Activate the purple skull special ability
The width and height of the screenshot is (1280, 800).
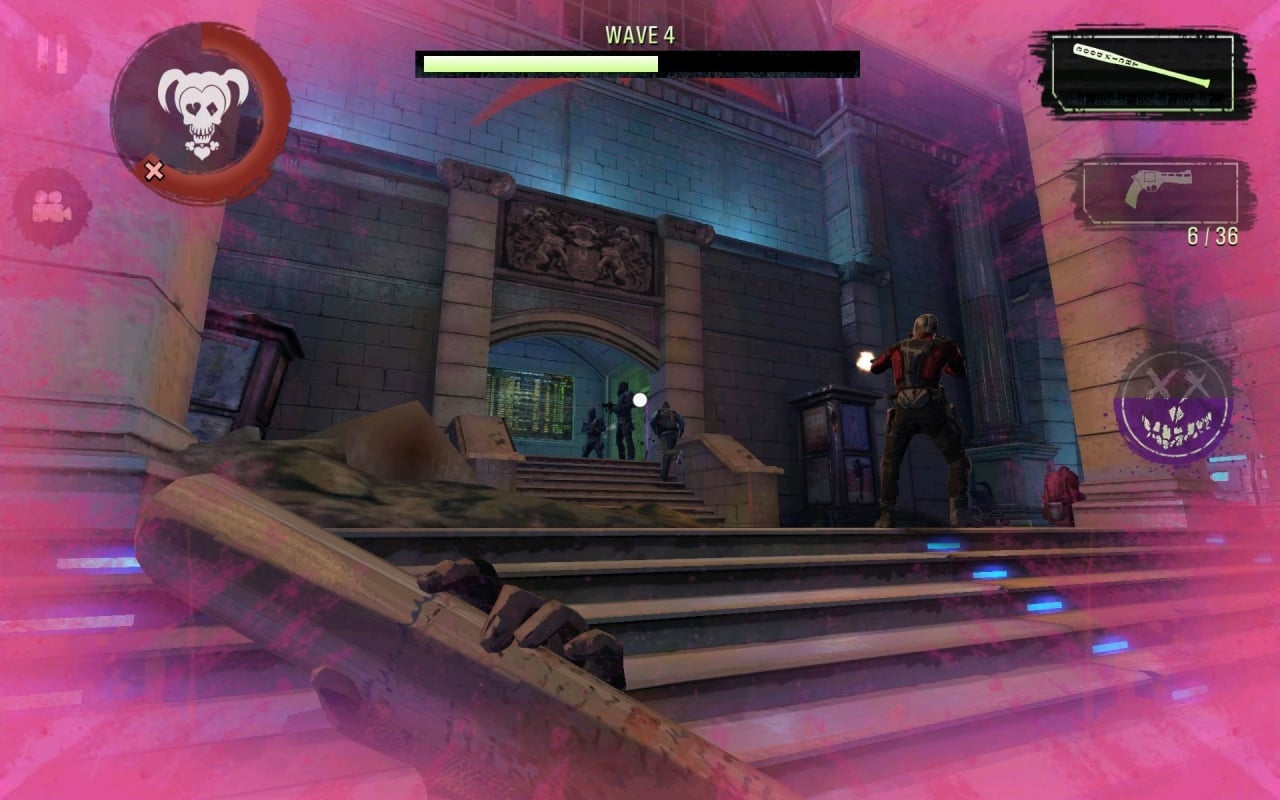pyautogui.click(x=1174, y=405)
